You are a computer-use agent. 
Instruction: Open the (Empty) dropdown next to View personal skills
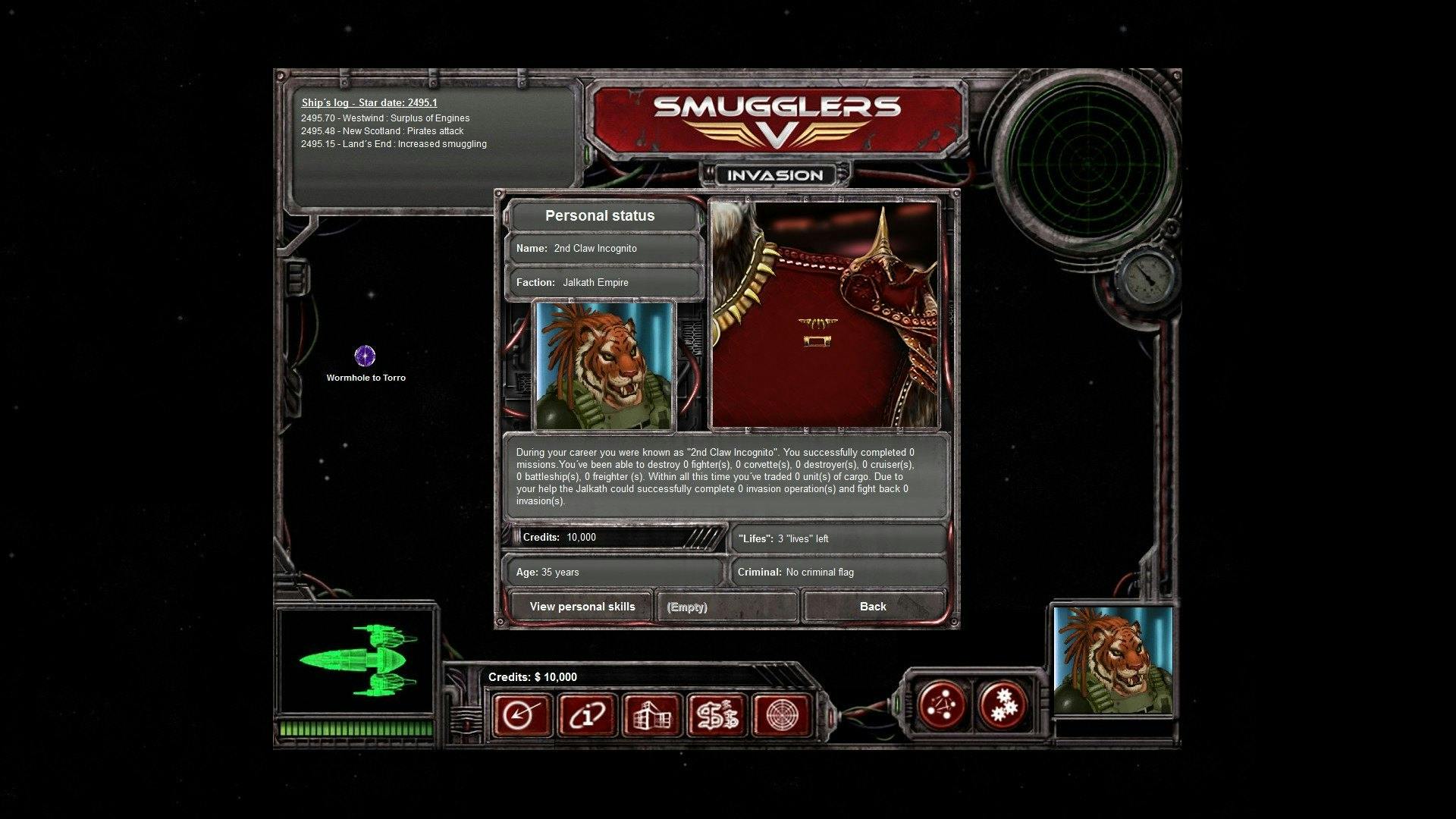click(725, 607)
